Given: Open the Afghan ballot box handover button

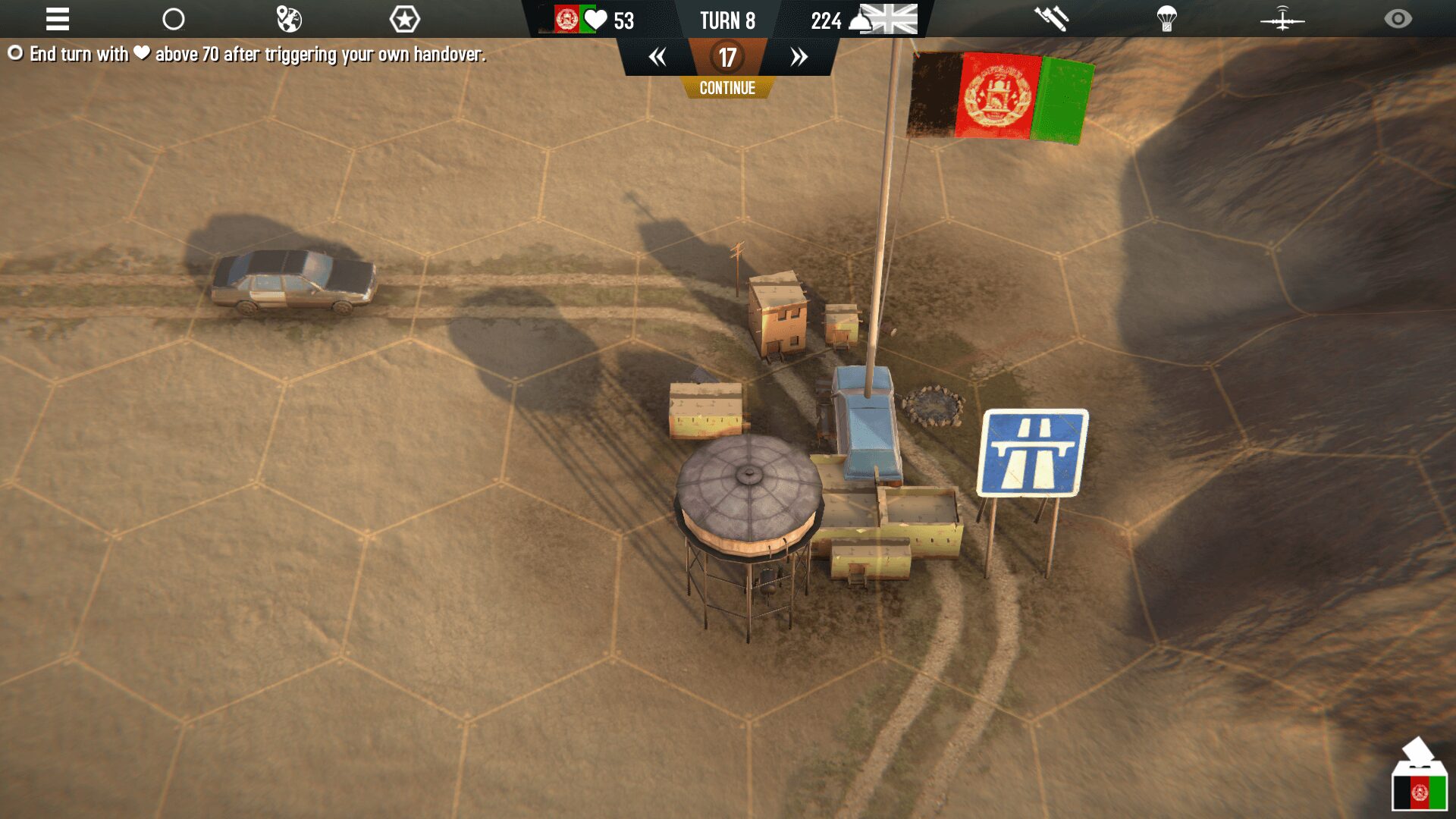Looking at the screenshot, I should pyautogui.click(x=1419, y=777).
